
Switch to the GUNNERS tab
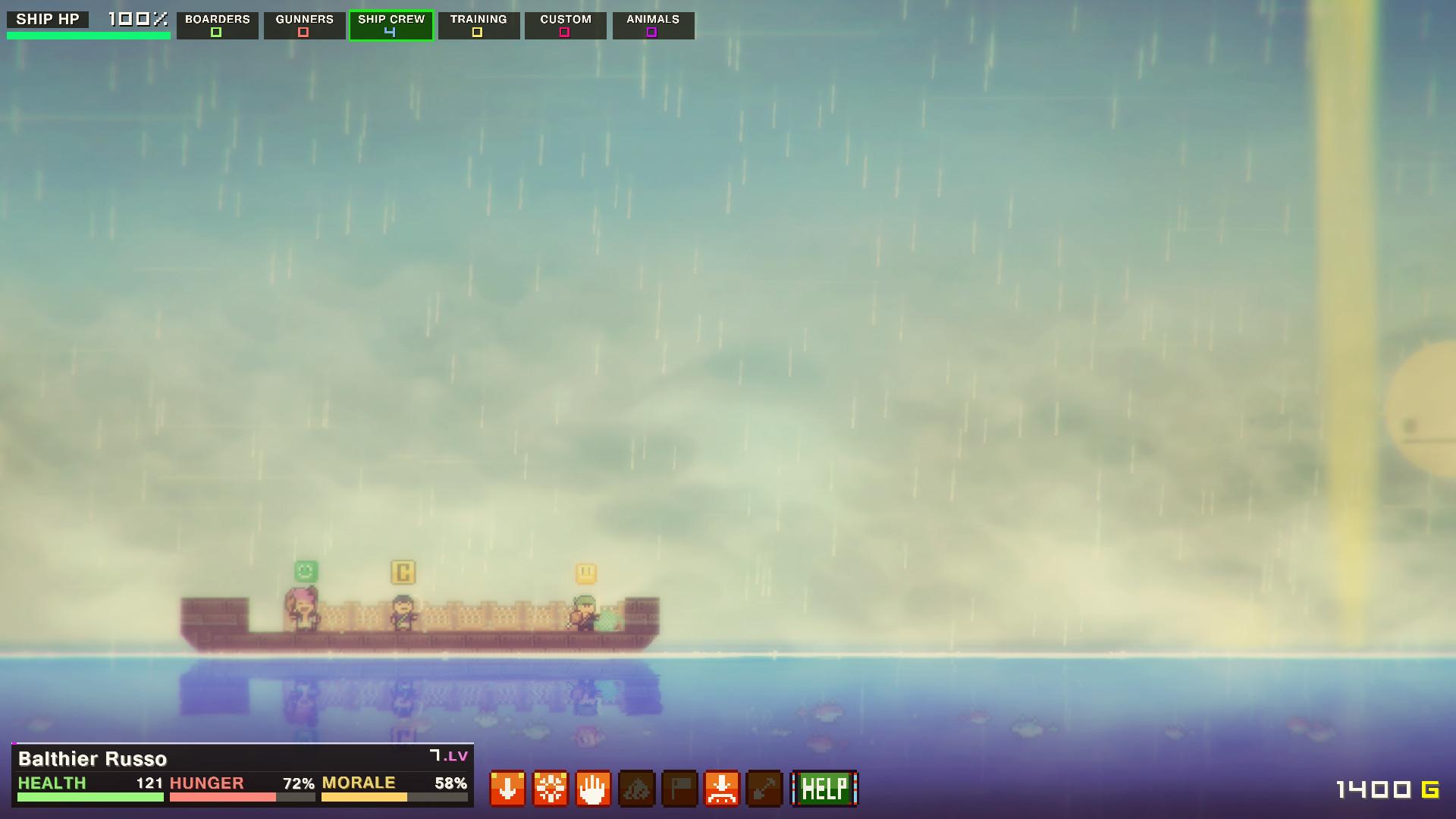point(304,19)
